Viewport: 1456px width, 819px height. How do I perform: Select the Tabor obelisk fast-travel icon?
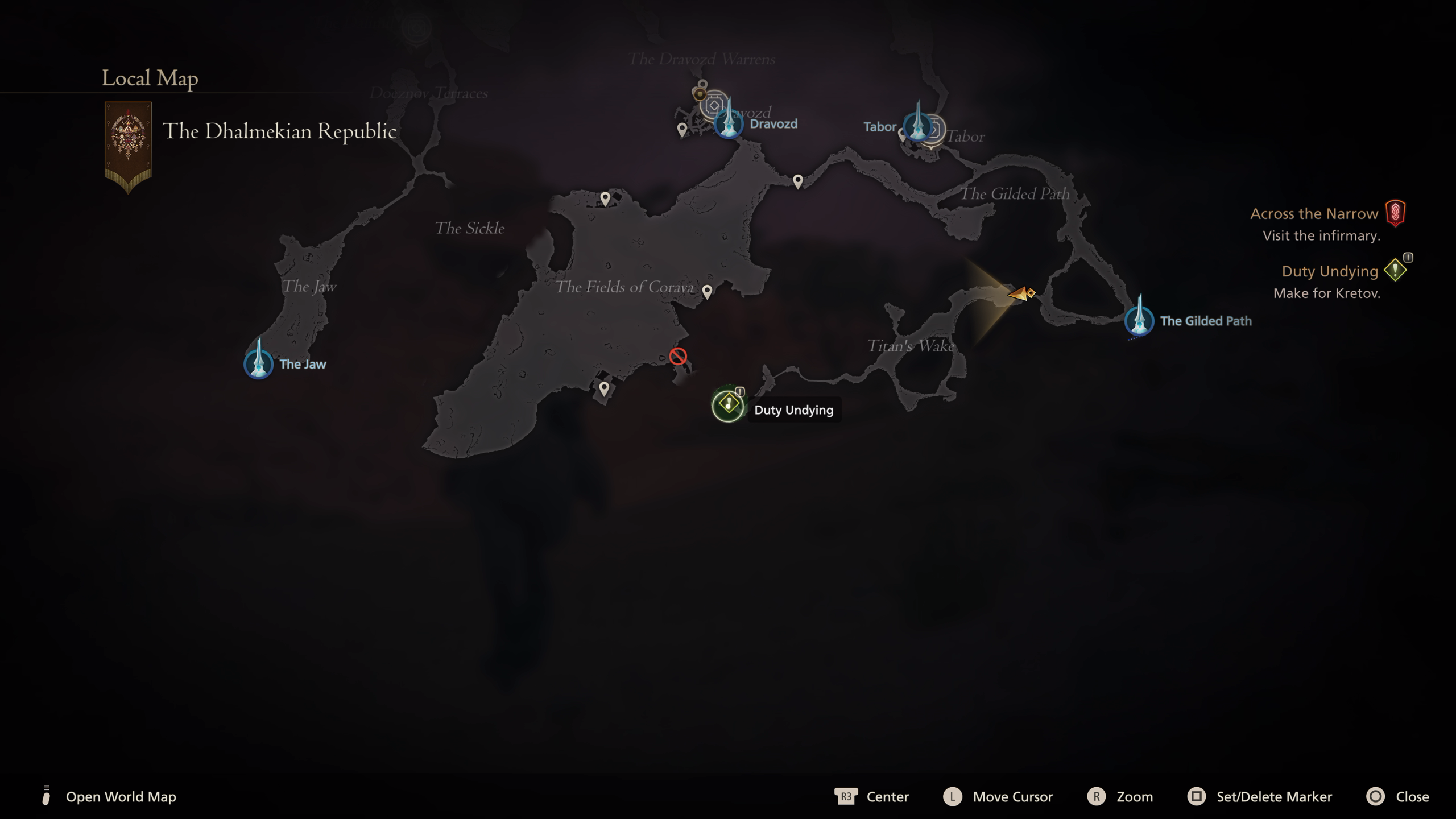919,127
